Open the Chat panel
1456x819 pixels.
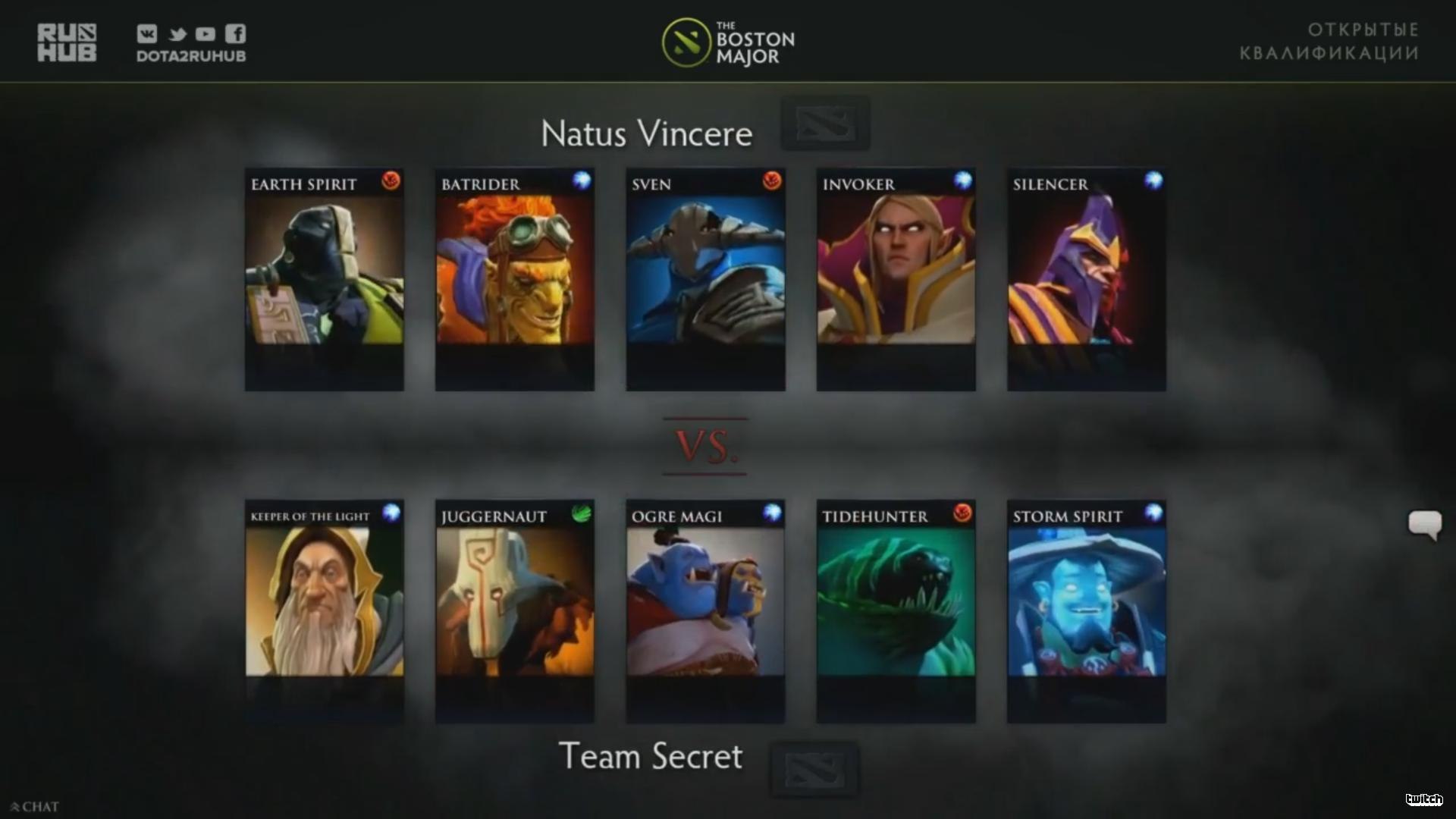(x=35, y=807)
